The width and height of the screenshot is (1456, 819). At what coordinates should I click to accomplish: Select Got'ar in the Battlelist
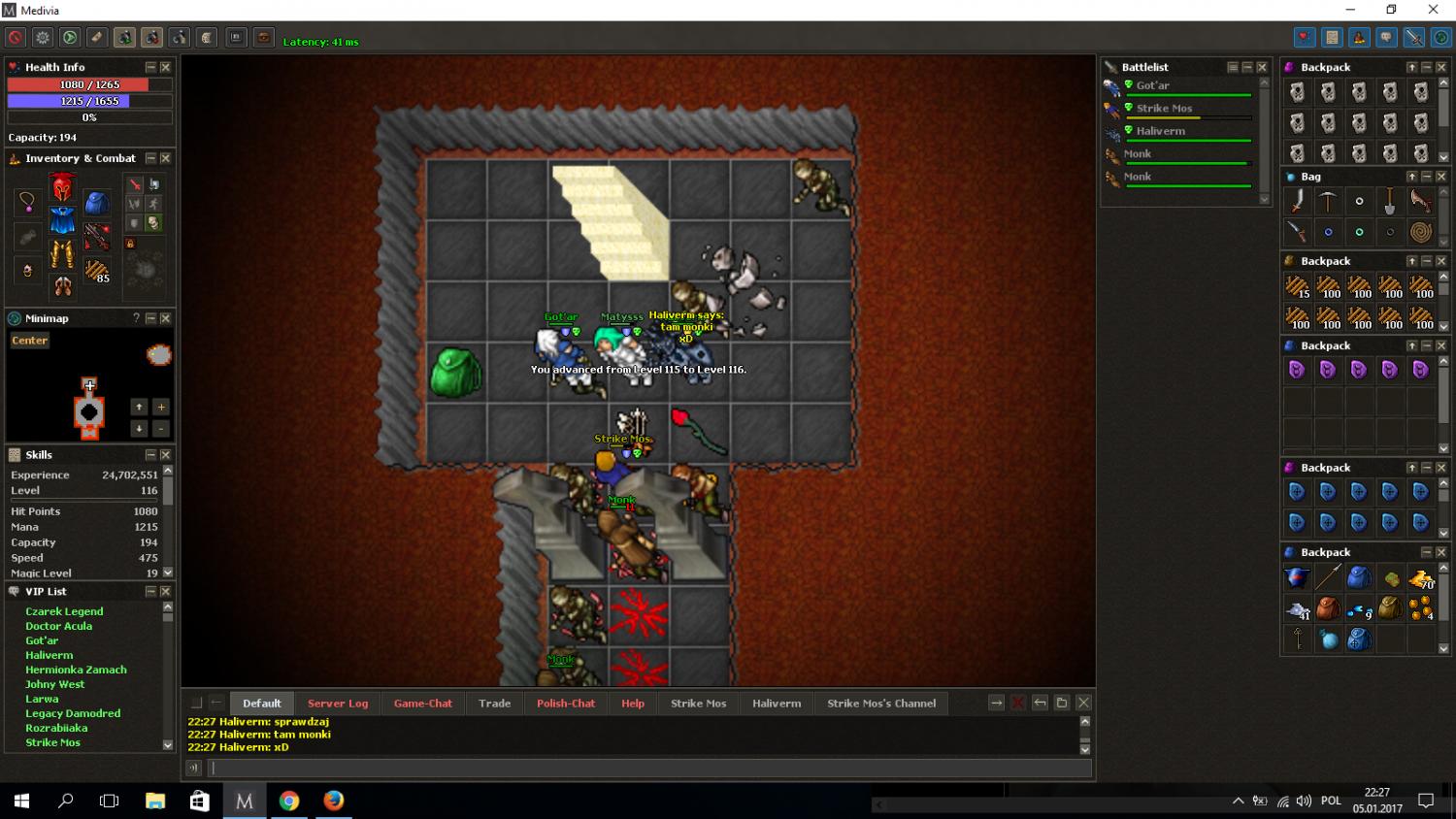(x=1153, y=85)
